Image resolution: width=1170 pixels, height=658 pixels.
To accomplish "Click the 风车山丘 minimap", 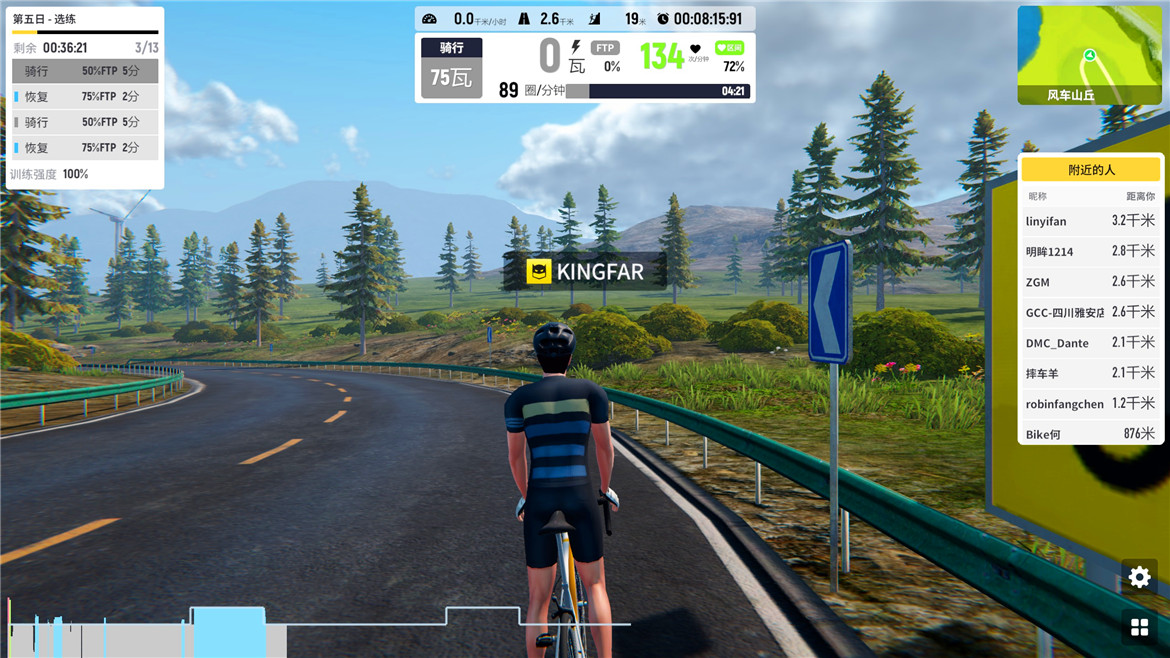I will 1089,55.
